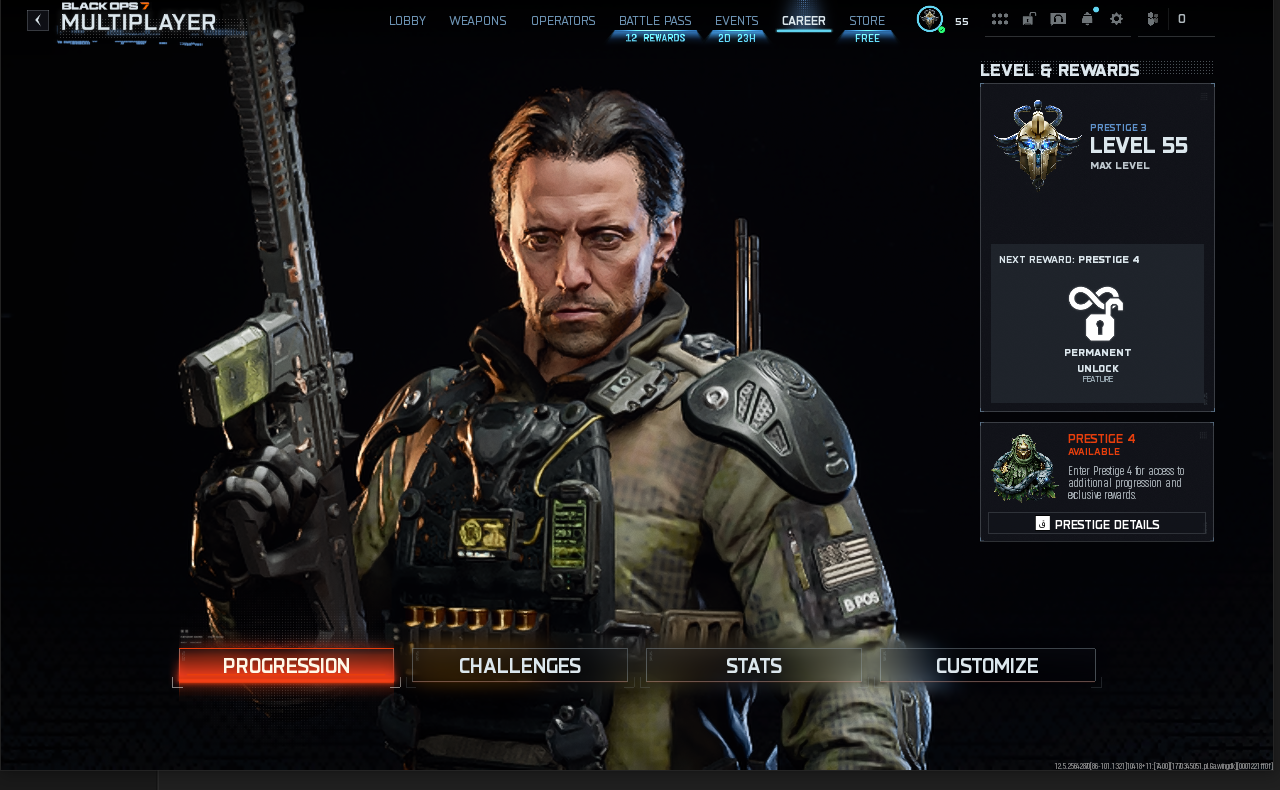Image resolution: width=1280 pixels, height=790 pixels.
Task: Select the Career tab
Action: tap(804, 21)
